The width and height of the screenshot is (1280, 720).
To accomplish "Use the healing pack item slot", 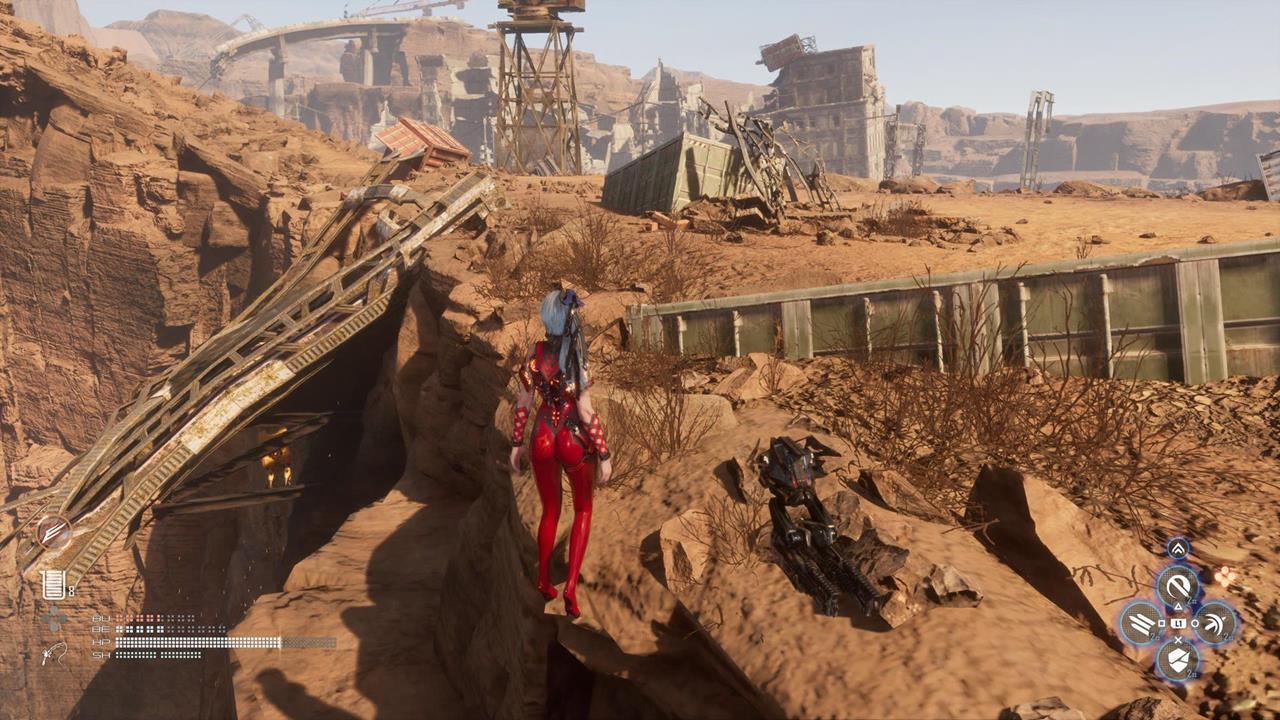I will [x=53, y=584].
